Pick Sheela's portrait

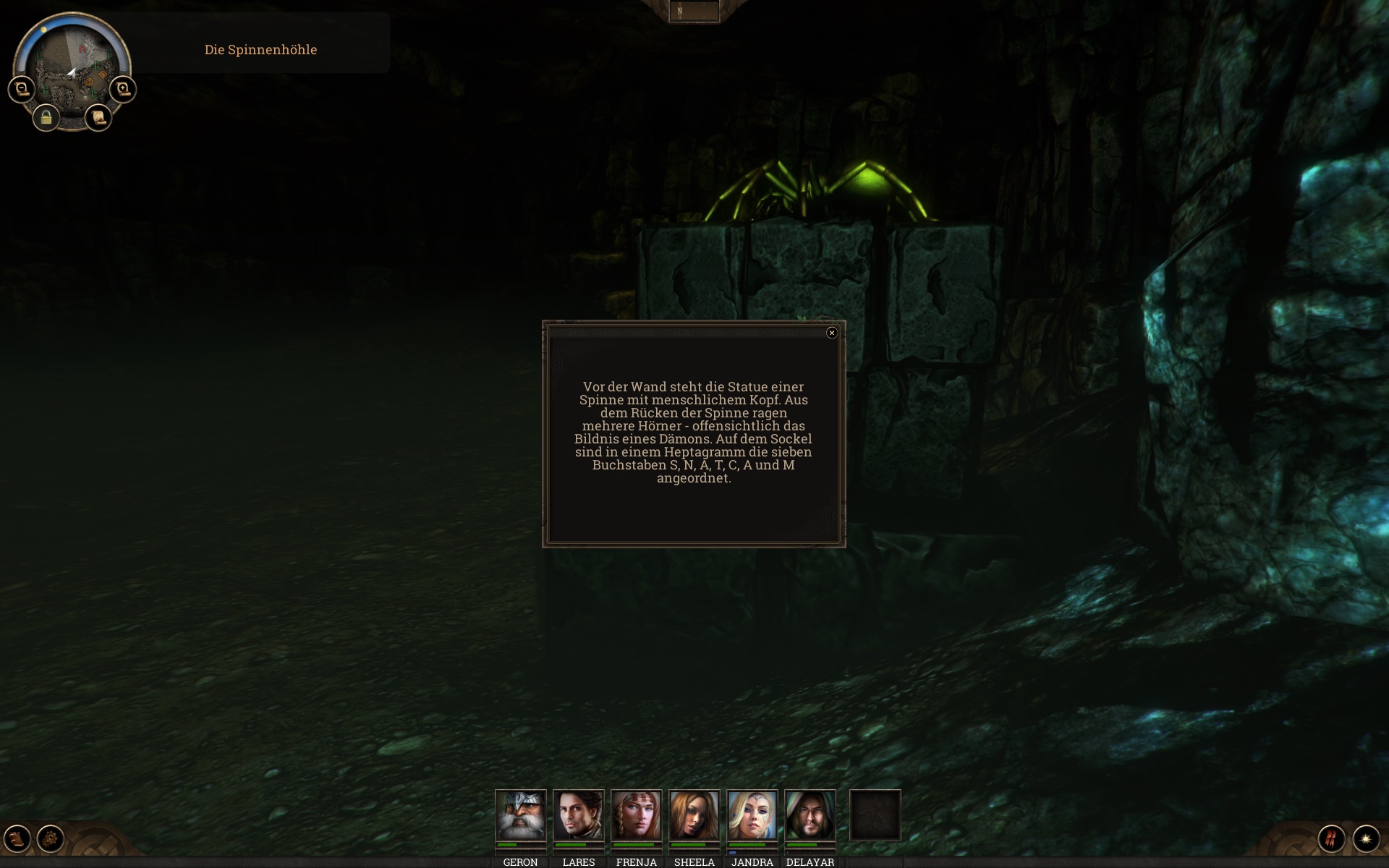point(694,815)
